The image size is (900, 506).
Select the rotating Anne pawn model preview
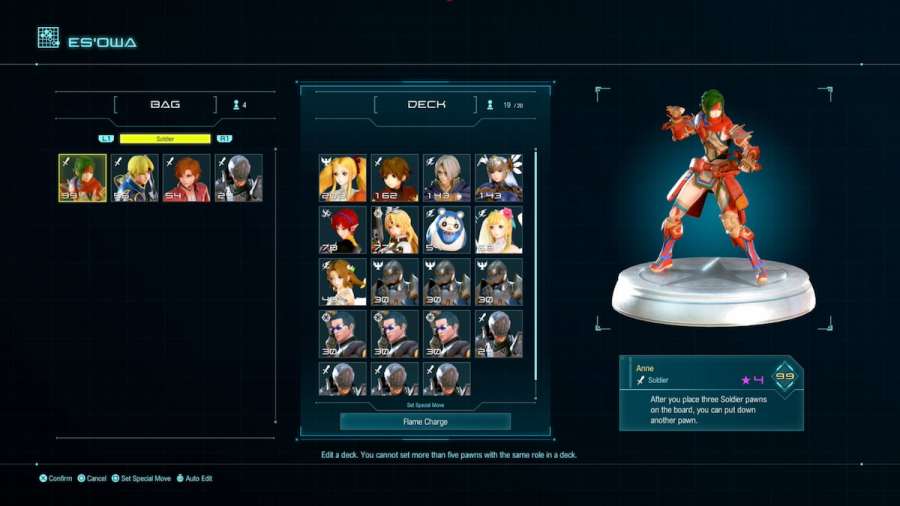click(x=712, y=200)
